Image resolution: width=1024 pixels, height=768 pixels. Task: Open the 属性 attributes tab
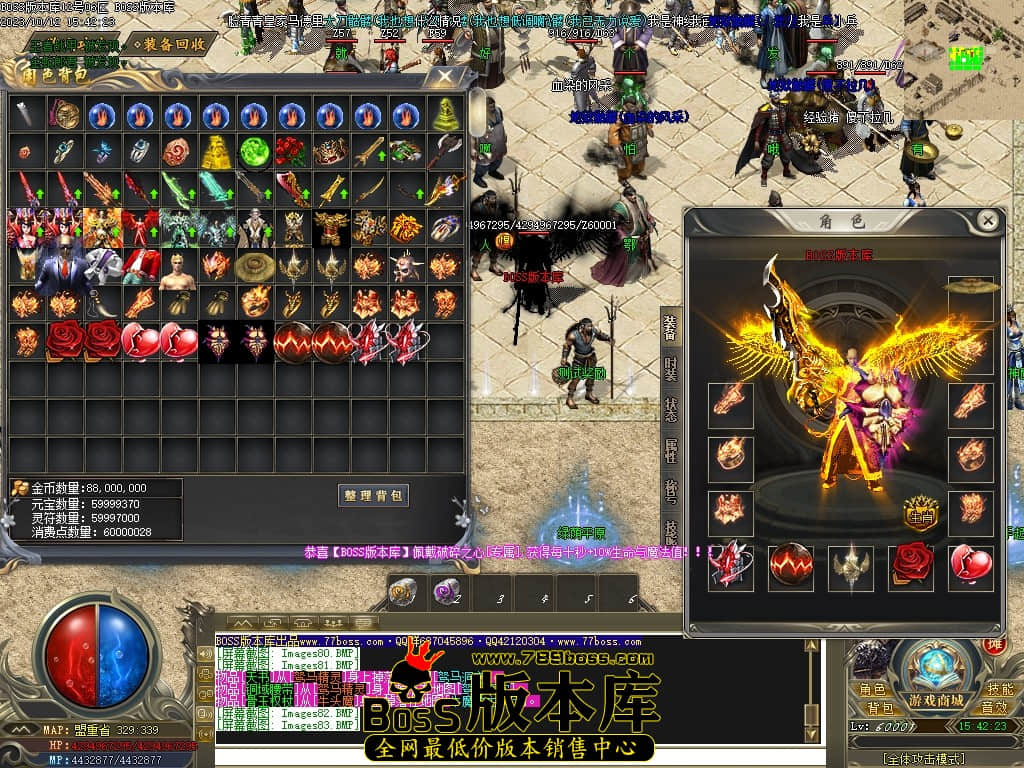(x=671, y=452)
